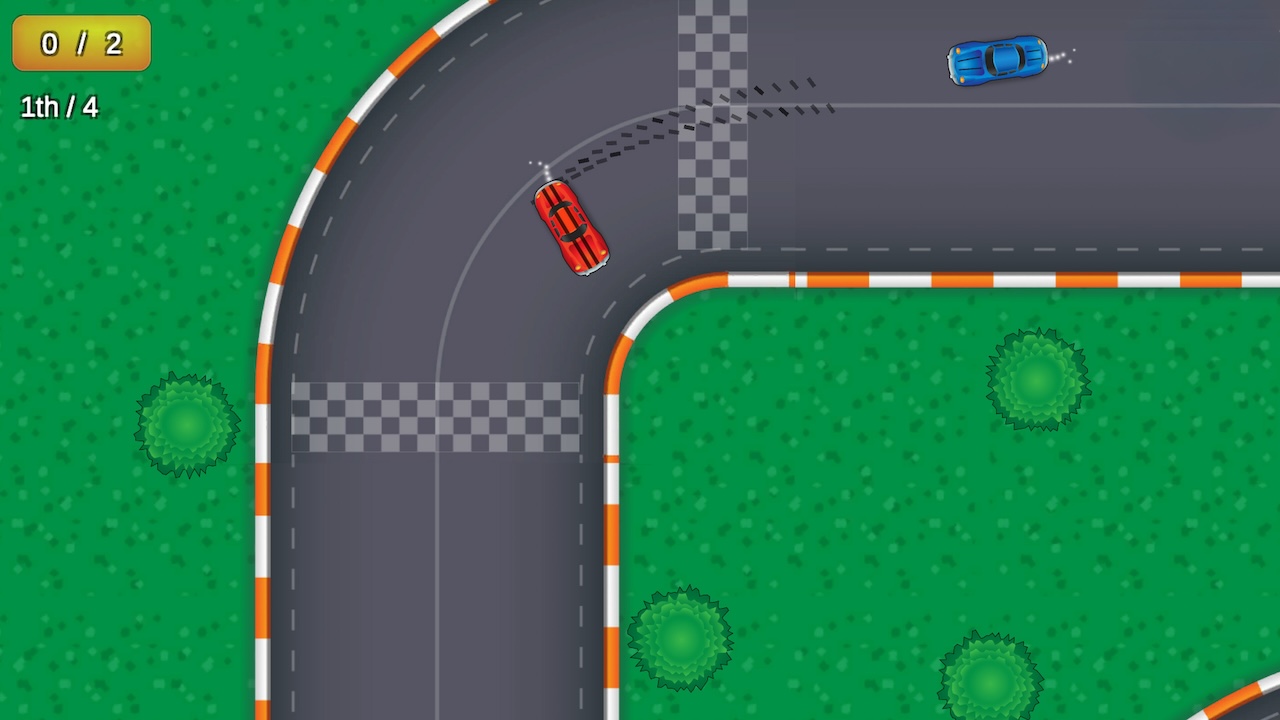Screen dimensions: 1280x720
Task: Click the bush near the left track edge
Action: point(186,424)
